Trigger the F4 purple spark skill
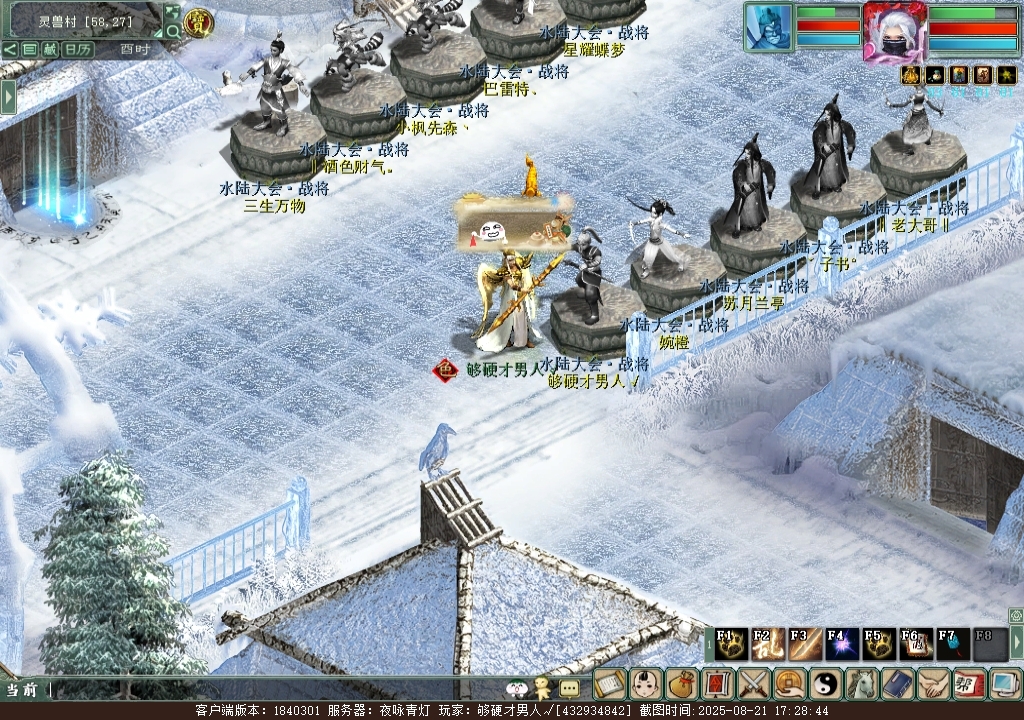 click(842, 645)
